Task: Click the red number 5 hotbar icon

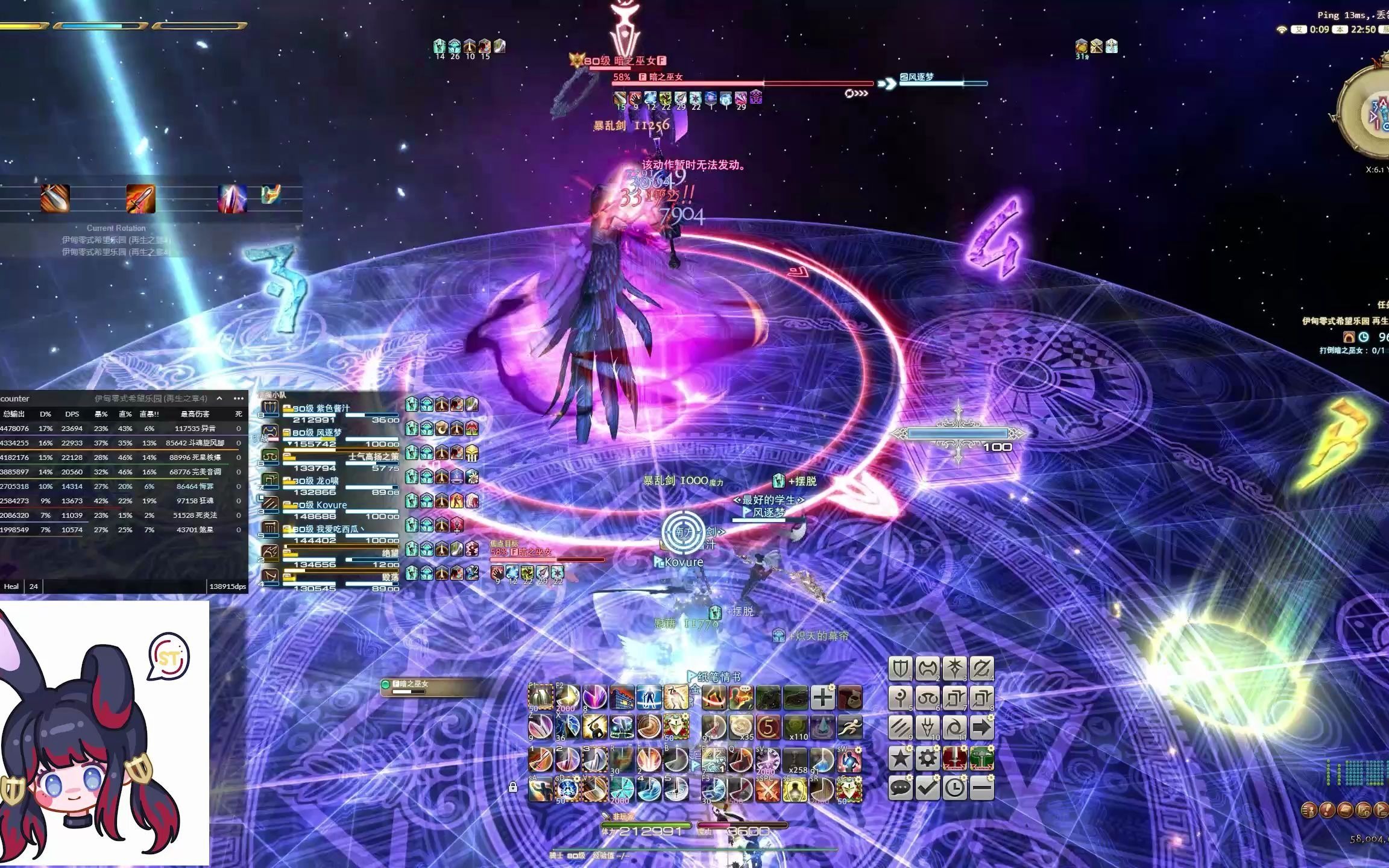Action: click(767, 728)
